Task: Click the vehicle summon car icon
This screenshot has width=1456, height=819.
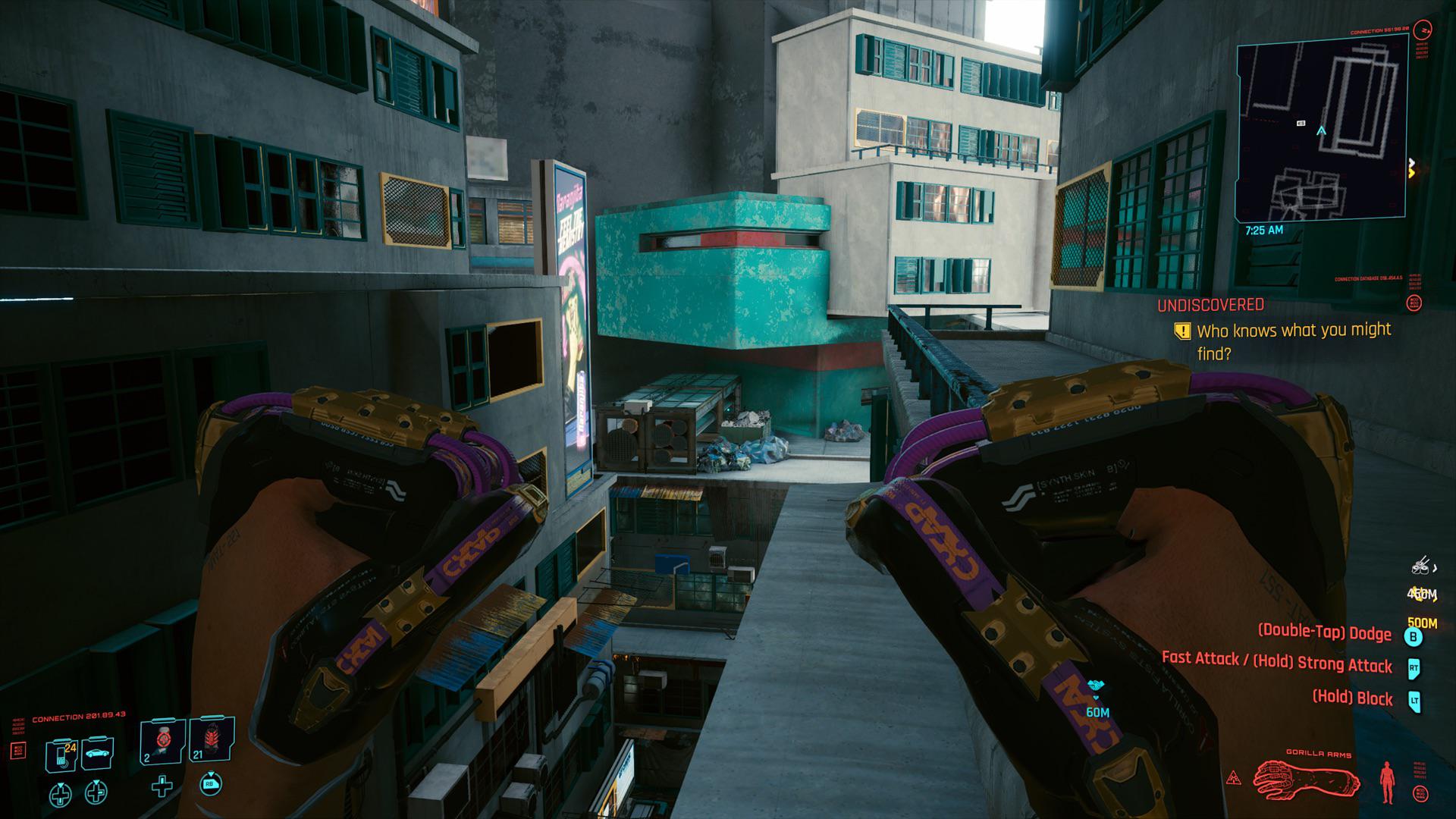Action: pos(97,754)
